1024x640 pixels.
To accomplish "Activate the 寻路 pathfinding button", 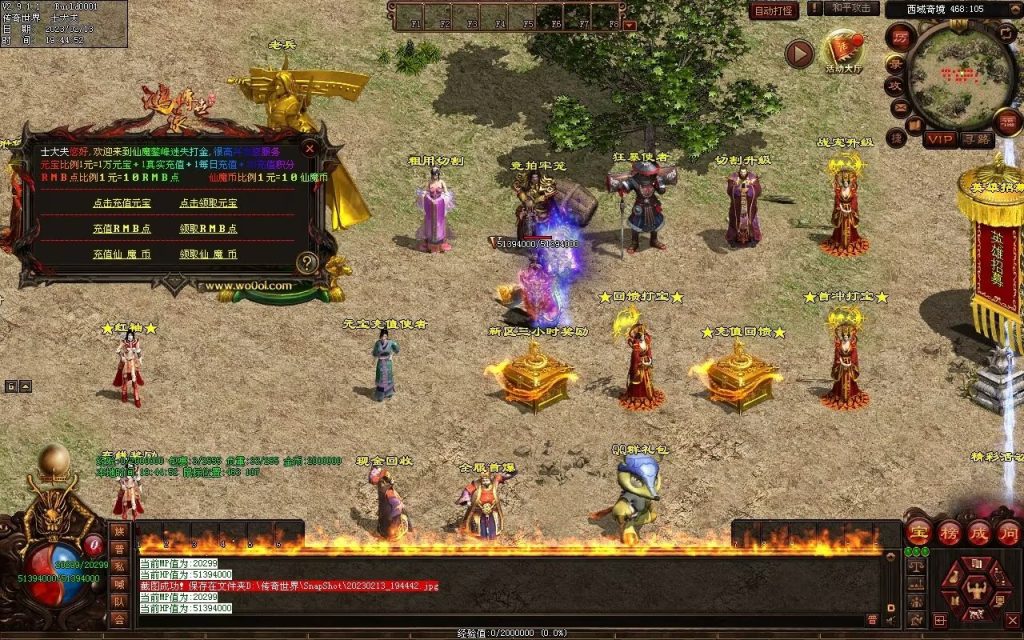I will 977,139.
